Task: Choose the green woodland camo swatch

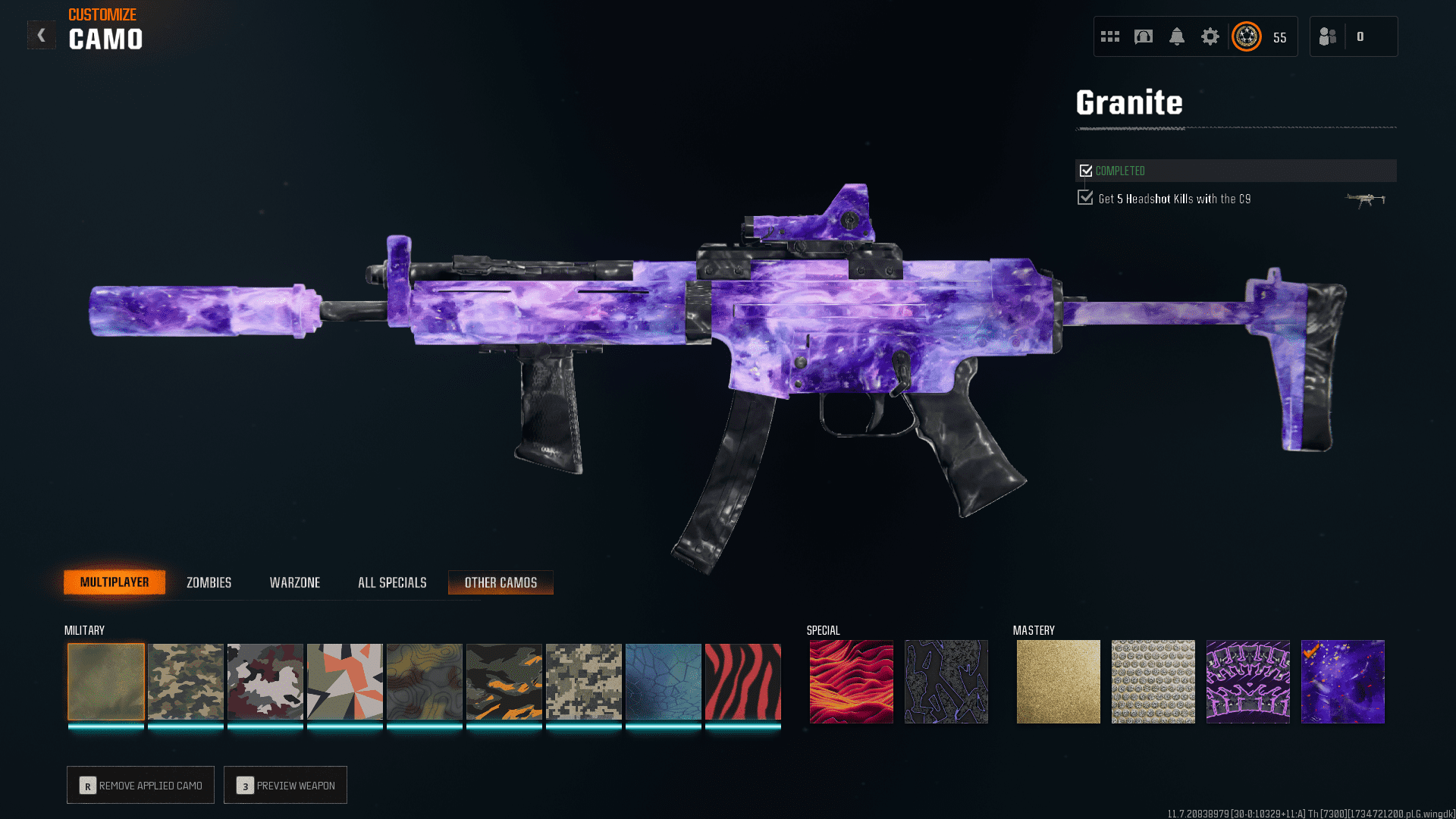Action: (186, 682)
